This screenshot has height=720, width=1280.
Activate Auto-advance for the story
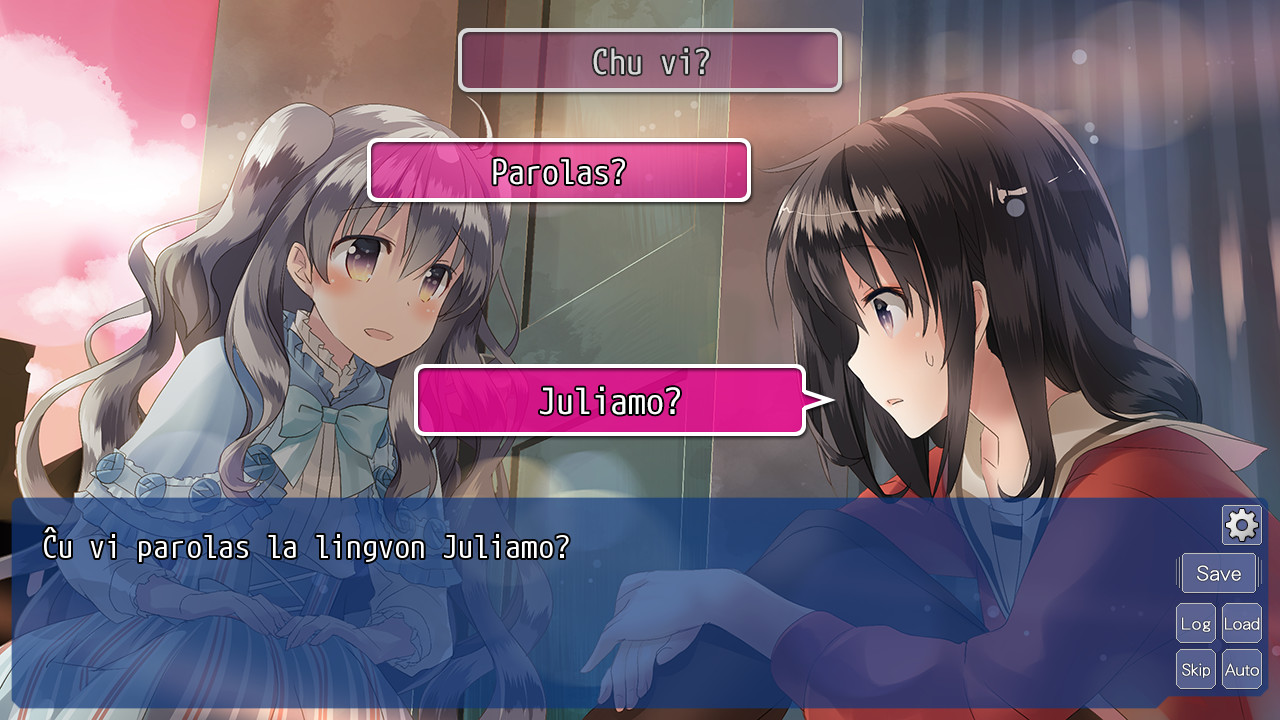(1242, 669)
